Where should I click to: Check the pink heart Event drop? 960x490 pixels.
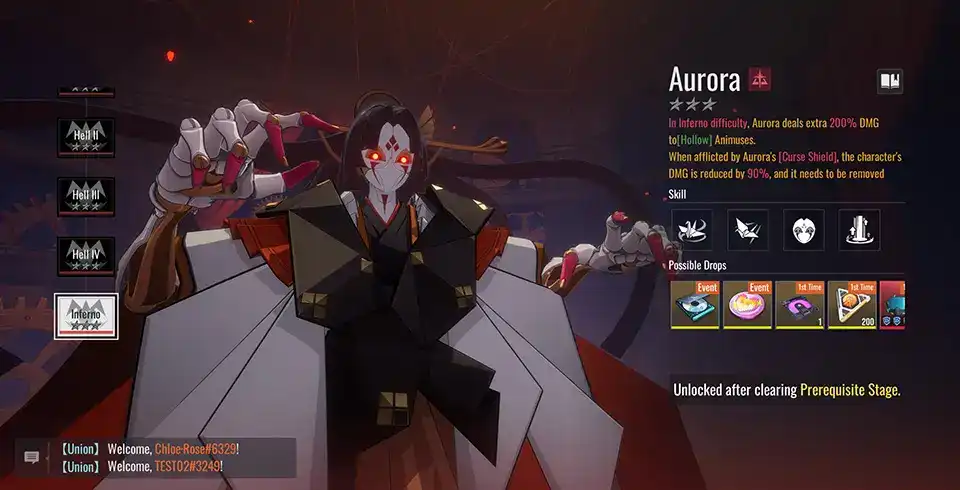(x=746, y=304)
